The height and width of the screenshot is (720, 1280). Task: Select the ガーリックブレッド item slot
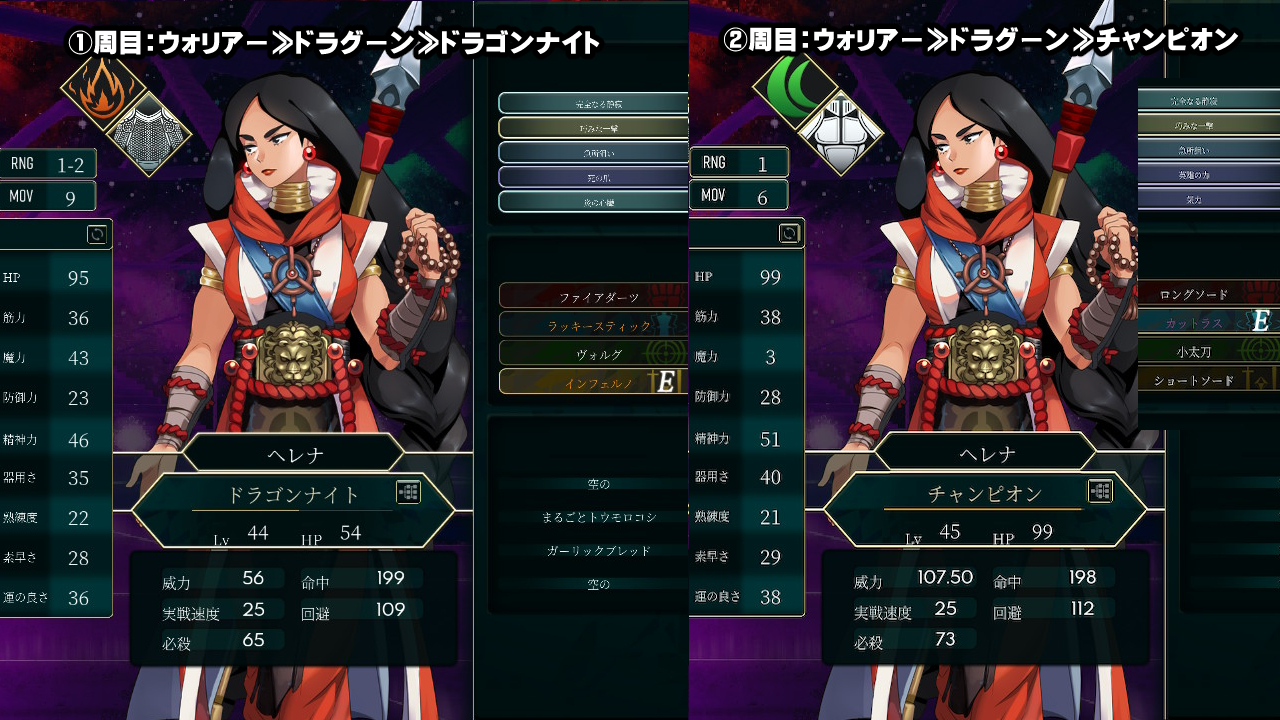(598, 551)
